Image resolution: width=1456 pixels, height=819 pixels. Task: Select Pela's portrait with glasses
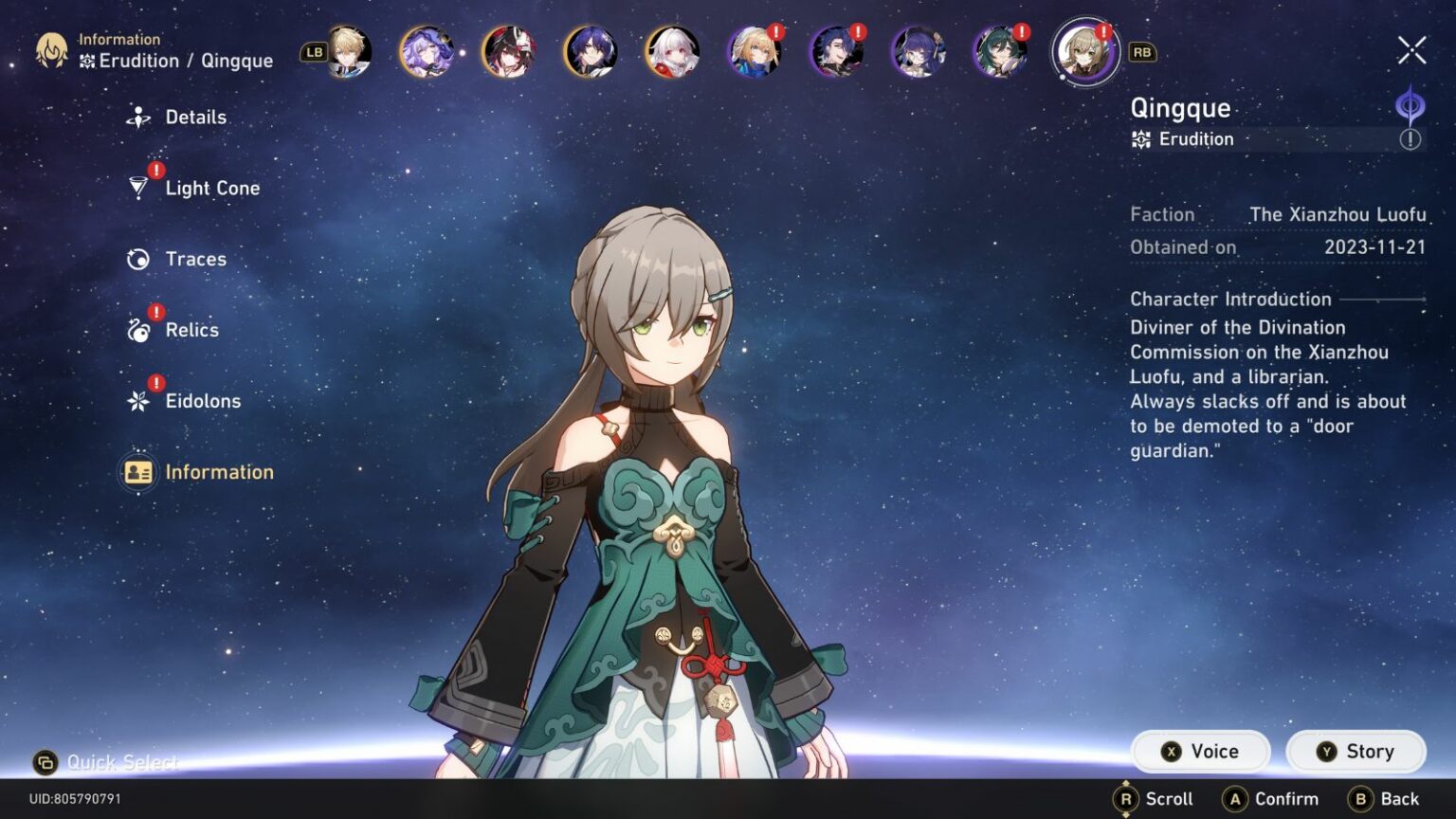pos(917,52)
